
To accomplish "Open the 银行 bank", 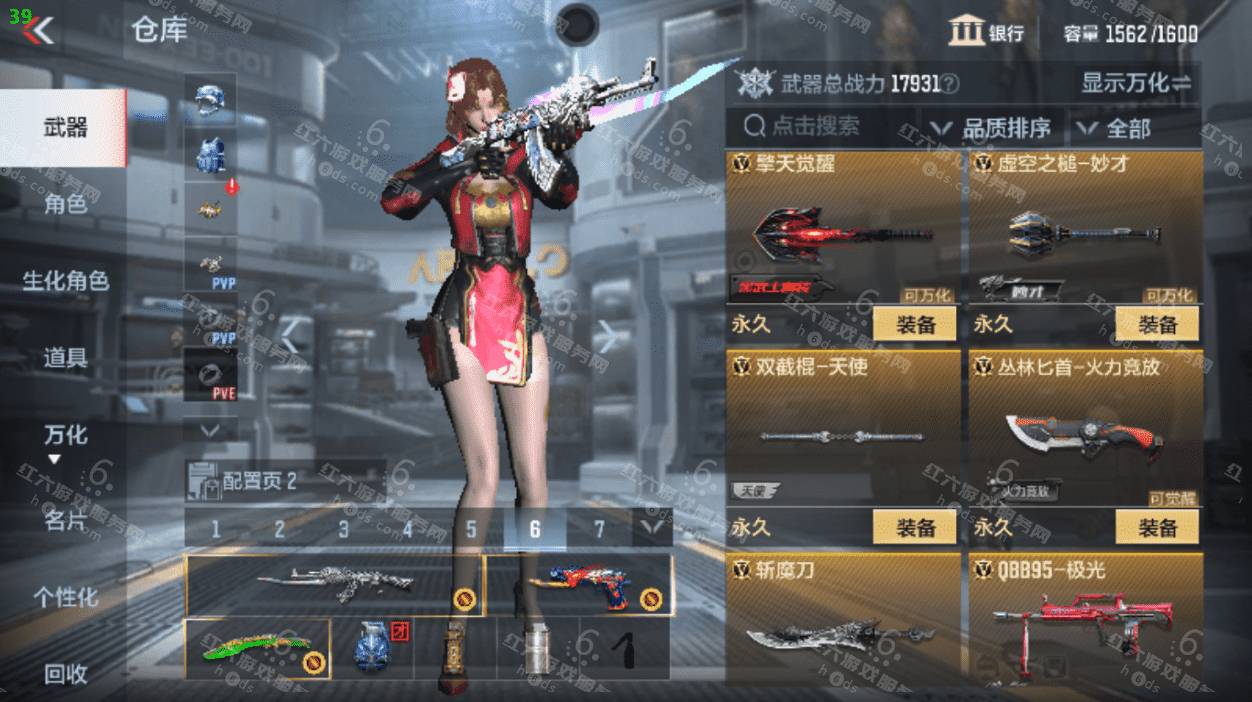I will pos(986,32).
